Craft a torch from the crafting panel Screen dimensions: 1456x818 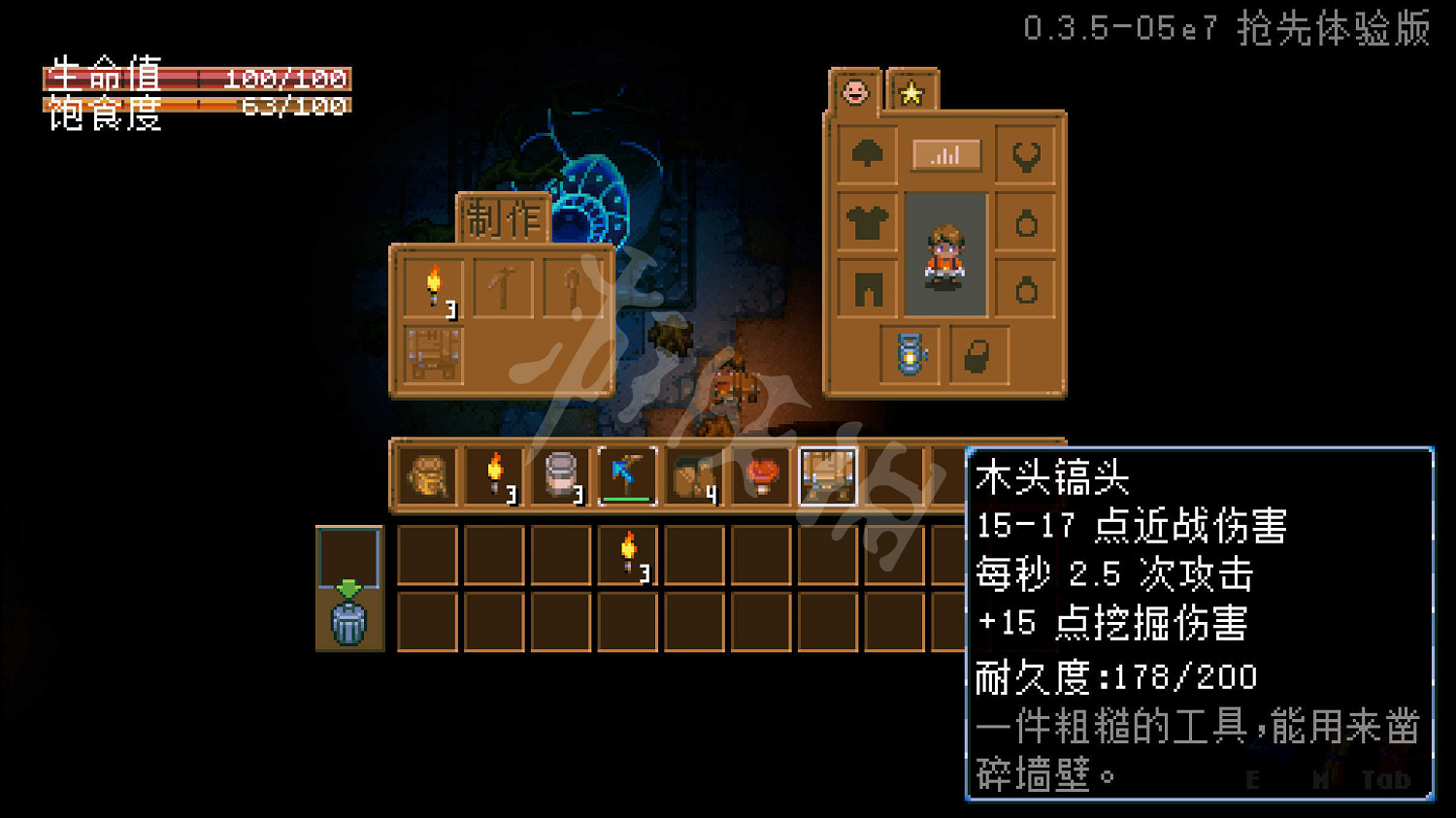pos(435,286)
